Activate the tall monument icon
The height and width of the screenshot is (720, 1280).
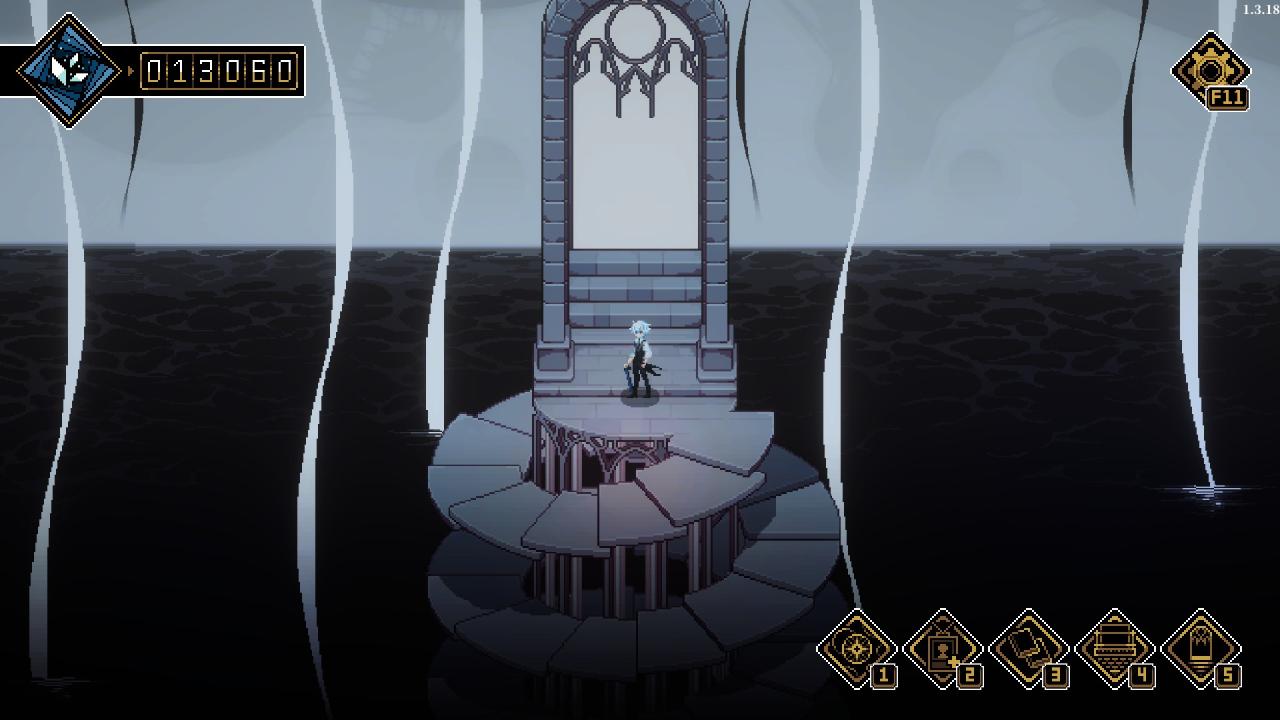1200,648
